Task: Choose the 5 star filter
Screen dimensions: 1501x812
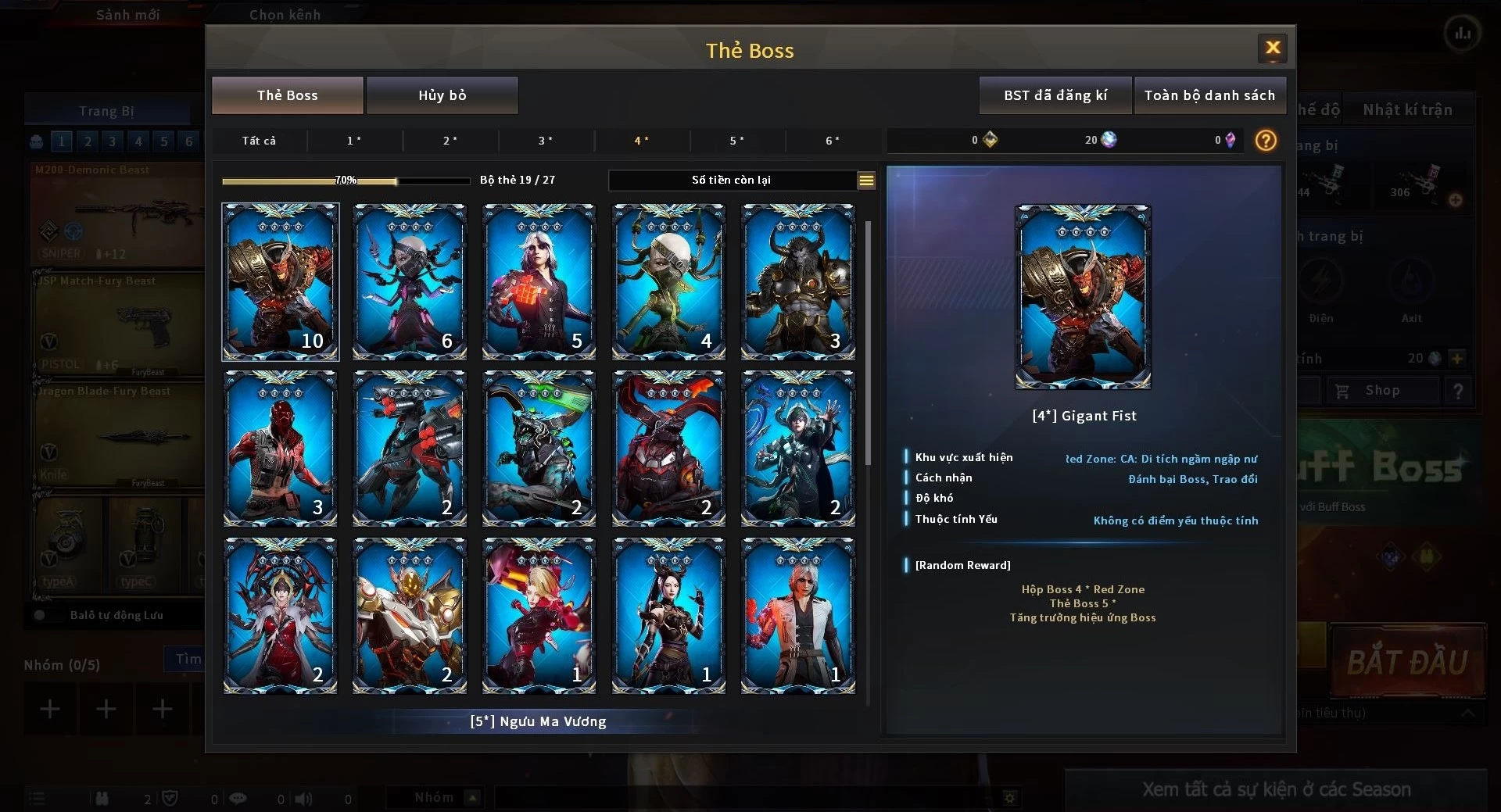Action: [737, 141]
